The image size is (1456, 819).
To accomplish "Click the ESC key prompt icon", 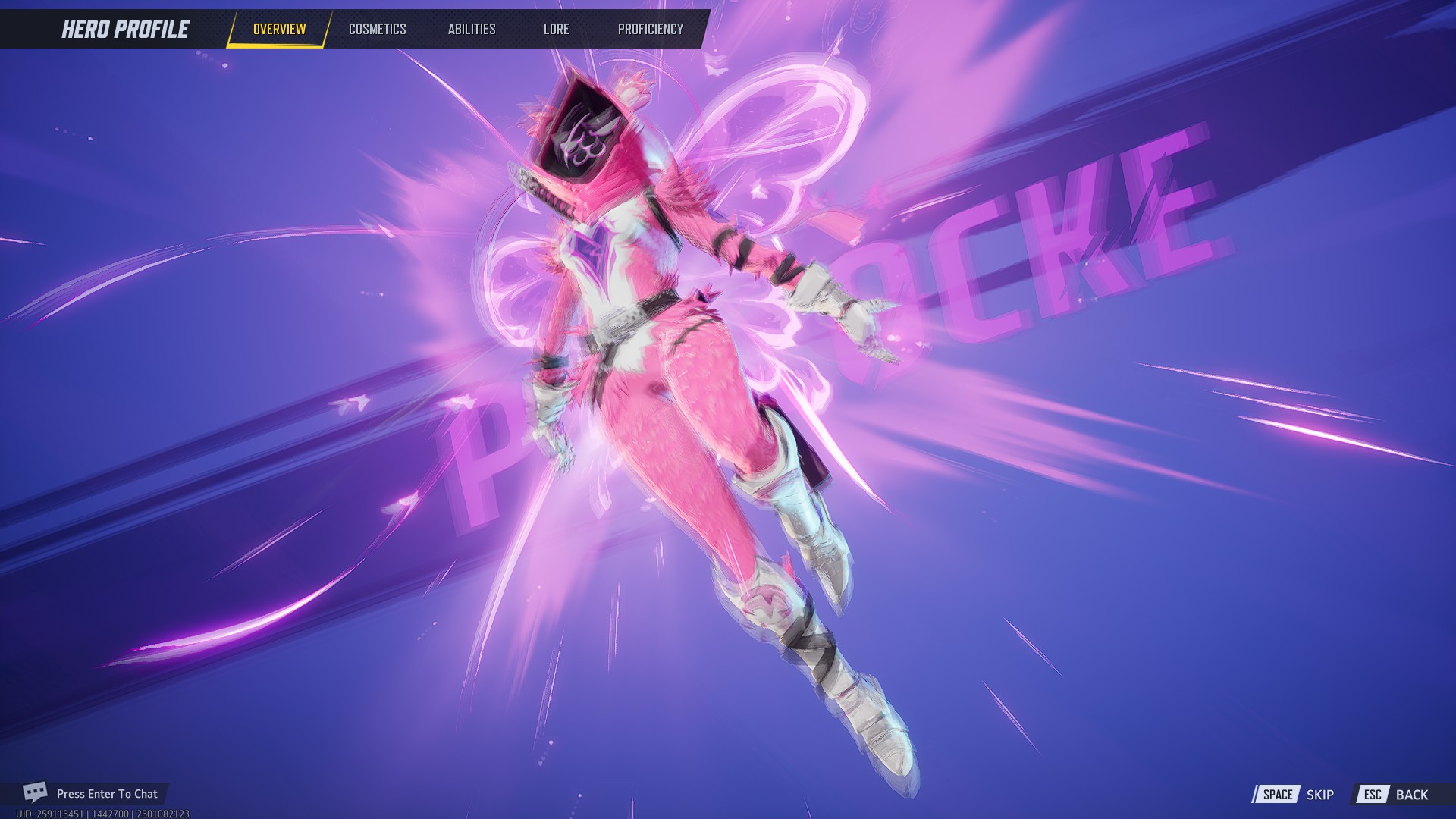I will (x=1374, y=795).
